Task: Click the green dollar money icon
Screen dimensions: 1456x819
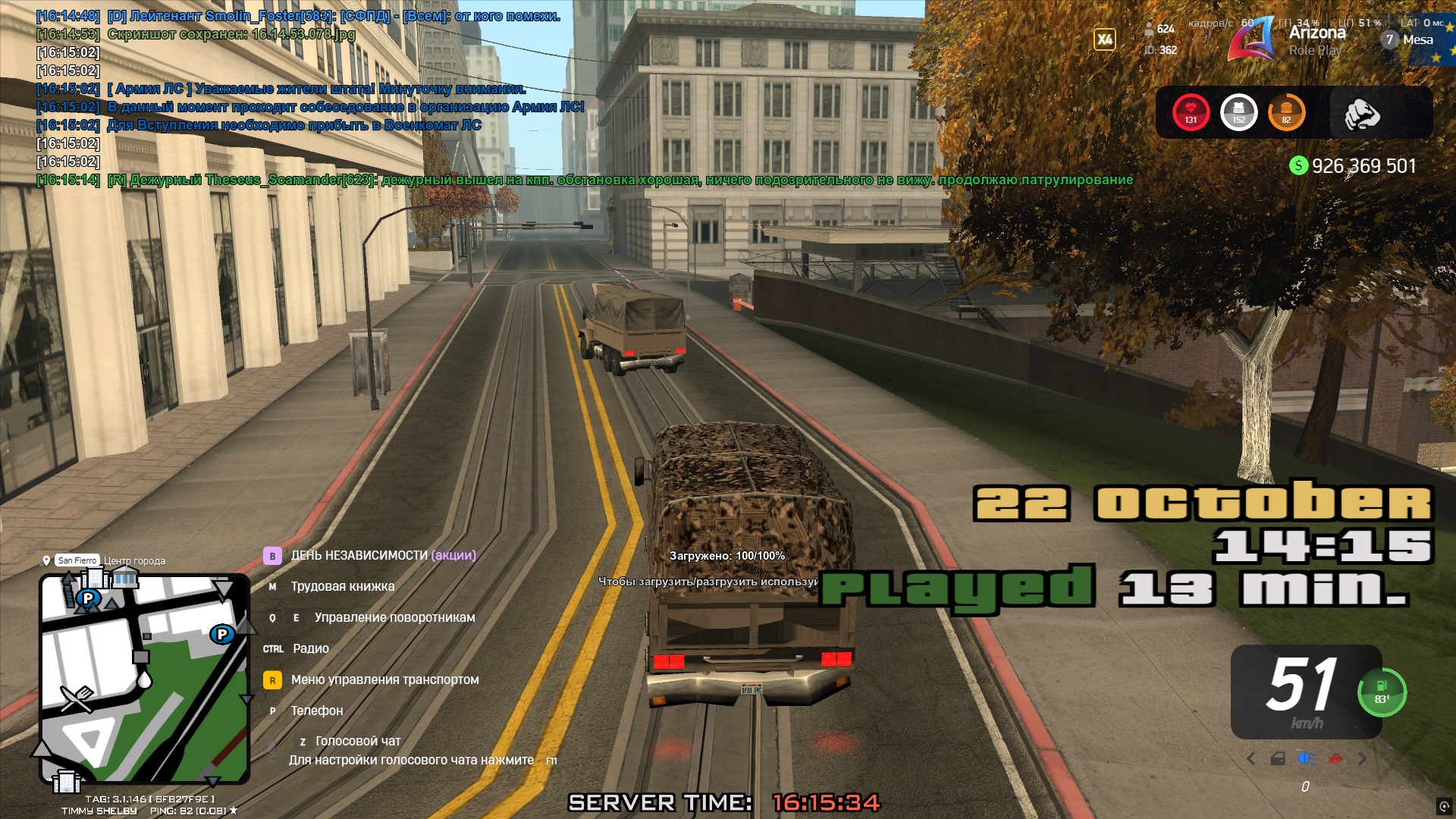Action: 1298,165
